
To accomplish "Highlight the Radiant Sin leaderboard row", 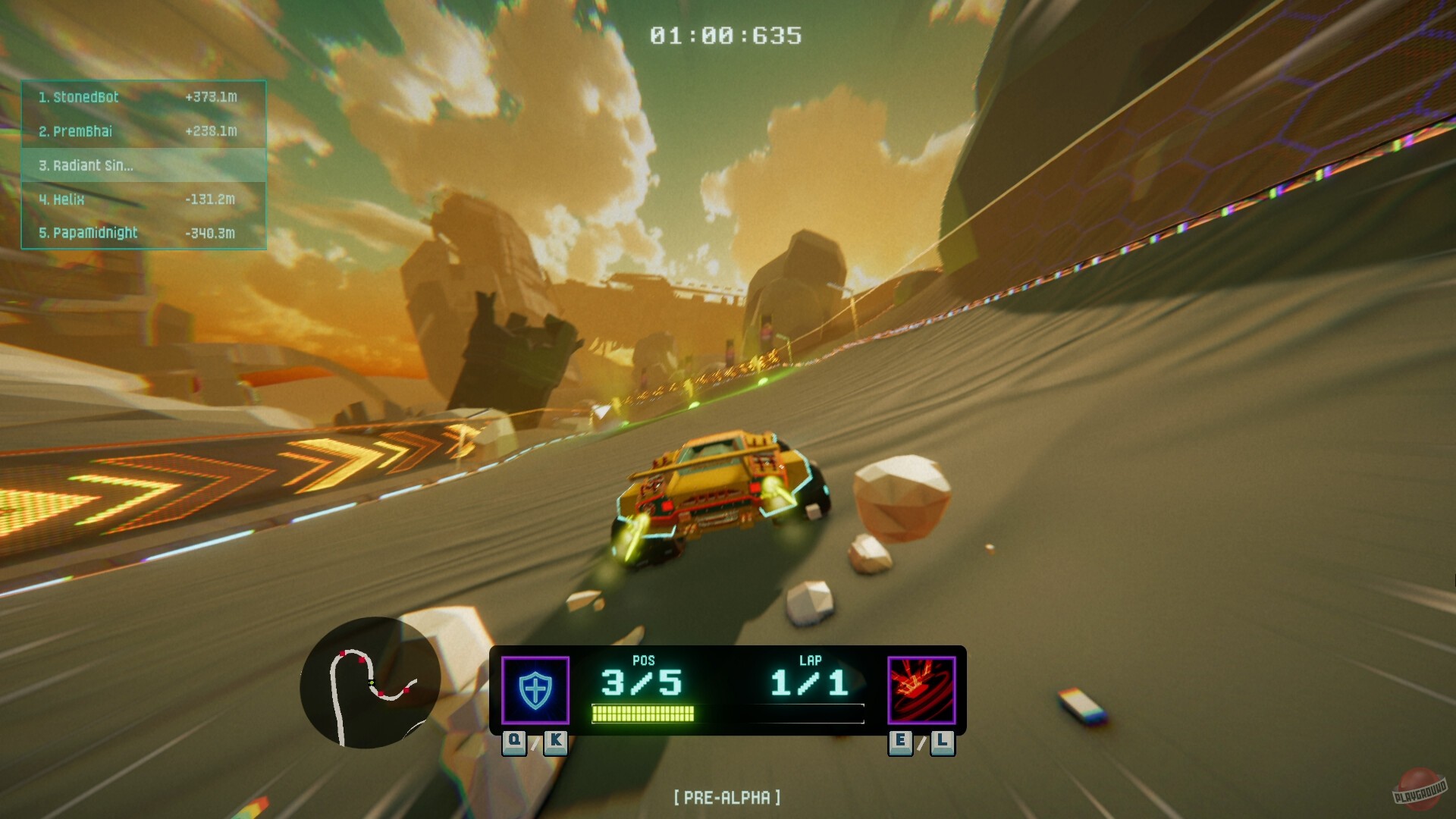I will [x=86, y=165].
